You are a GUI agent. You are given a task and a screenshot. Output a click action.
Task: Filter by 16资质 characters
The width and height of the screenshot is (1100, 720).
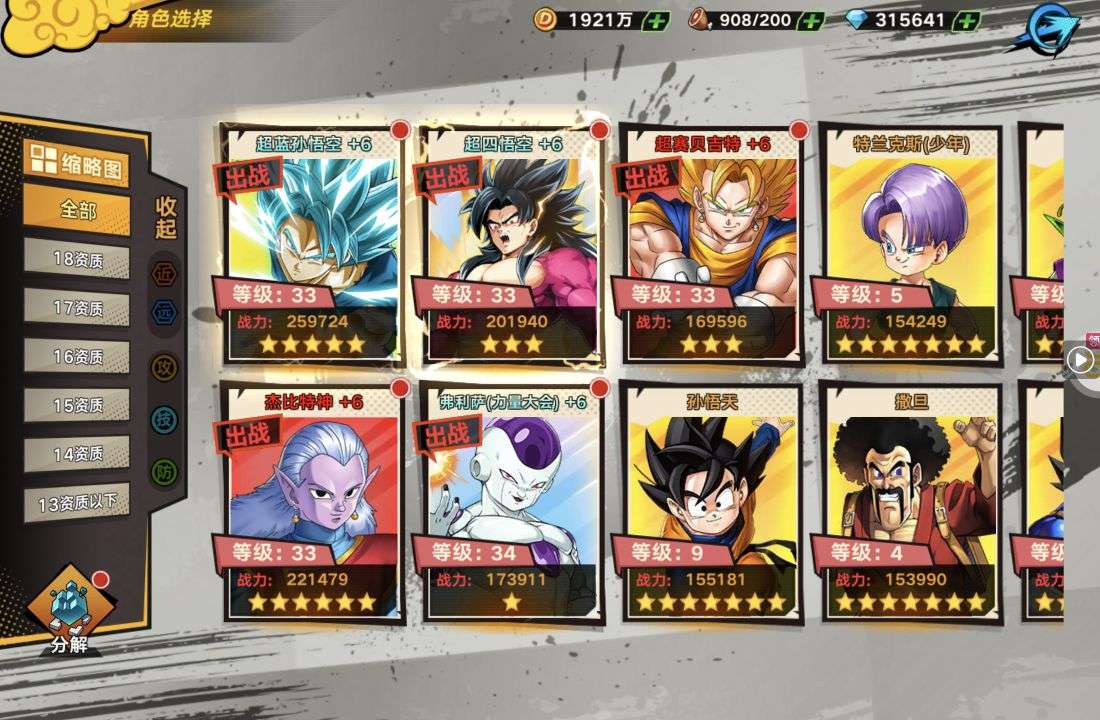coord(77,357)
